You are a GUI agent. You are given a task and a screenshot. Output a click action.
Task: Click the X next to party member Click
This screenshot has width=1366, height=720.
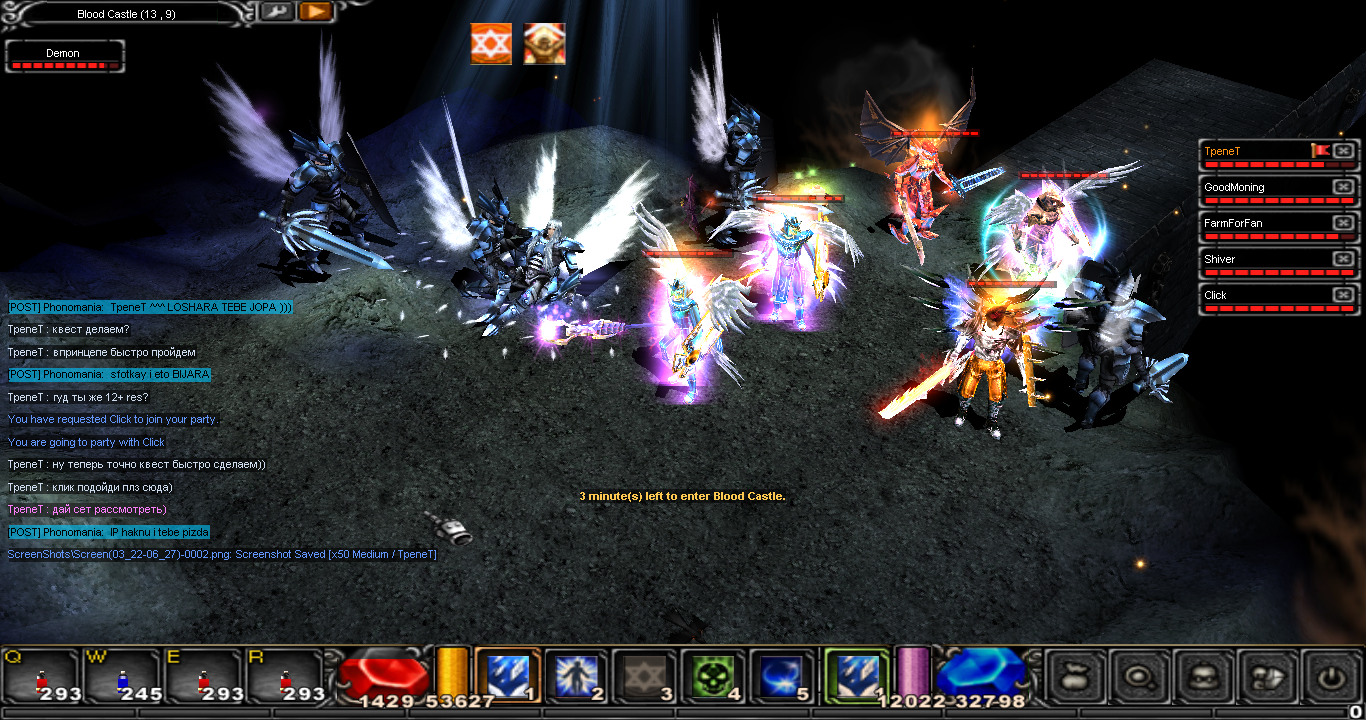(1343, 295)
